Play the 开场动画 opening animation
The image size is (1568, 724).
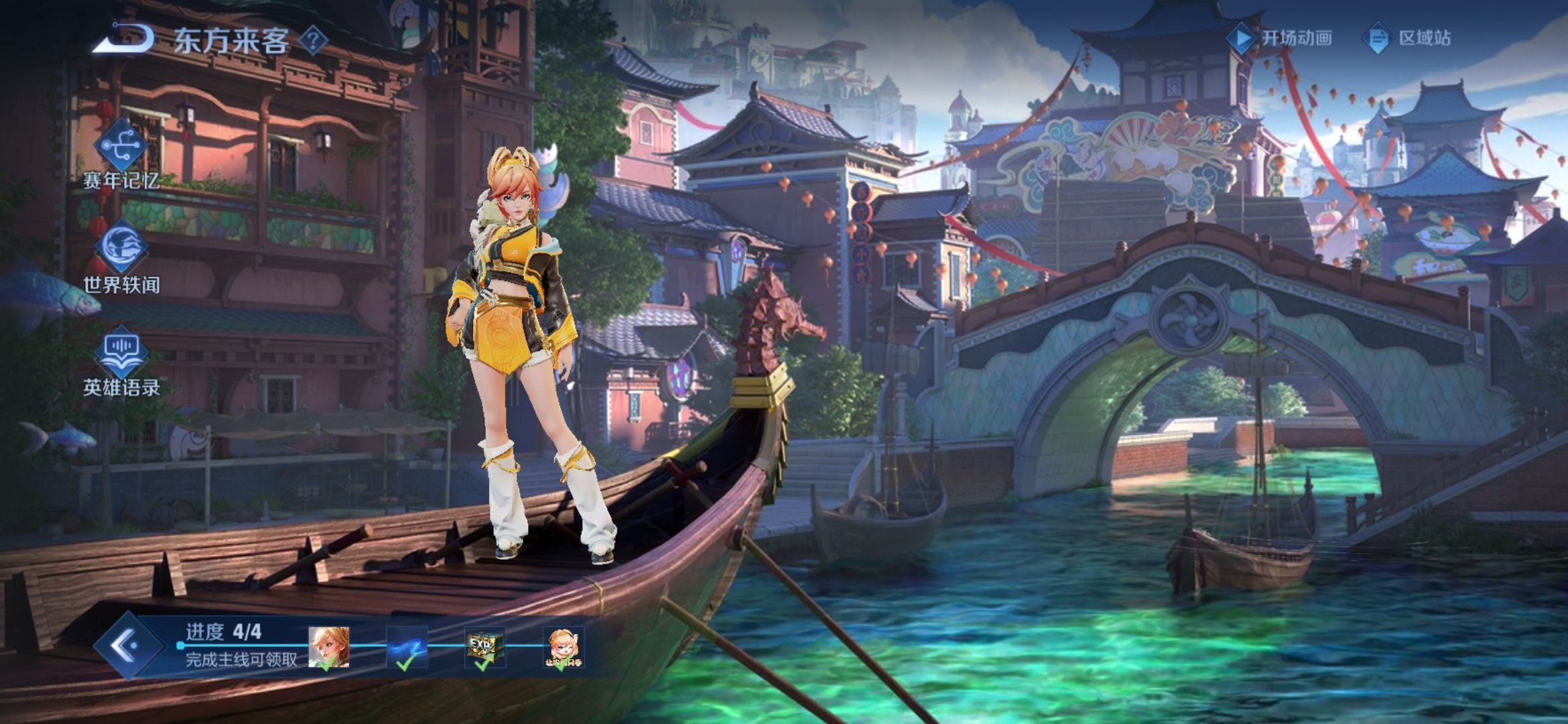(x=1280, y=38)
